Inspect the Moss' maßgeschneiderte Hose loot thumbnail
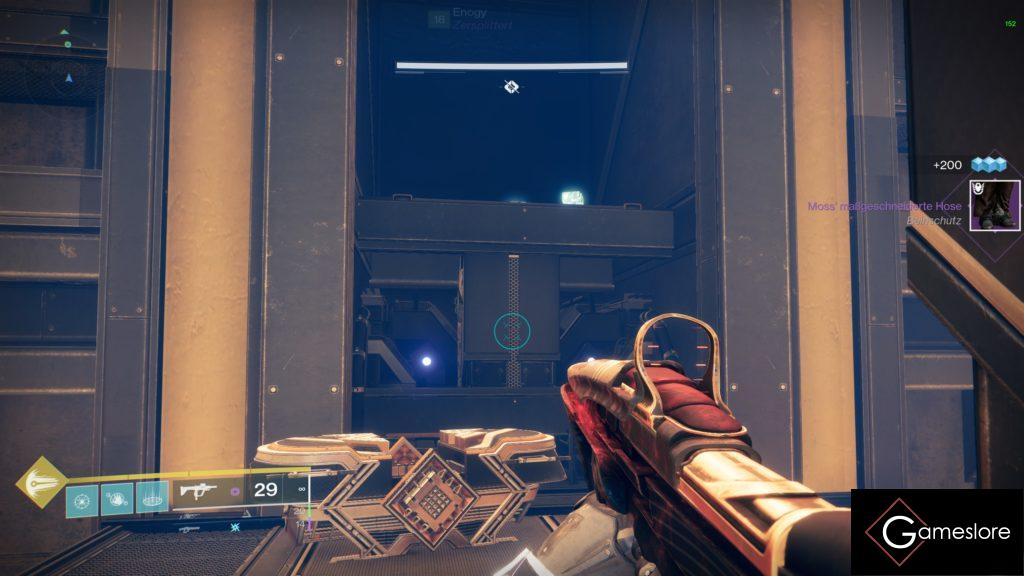 point(994,205)
